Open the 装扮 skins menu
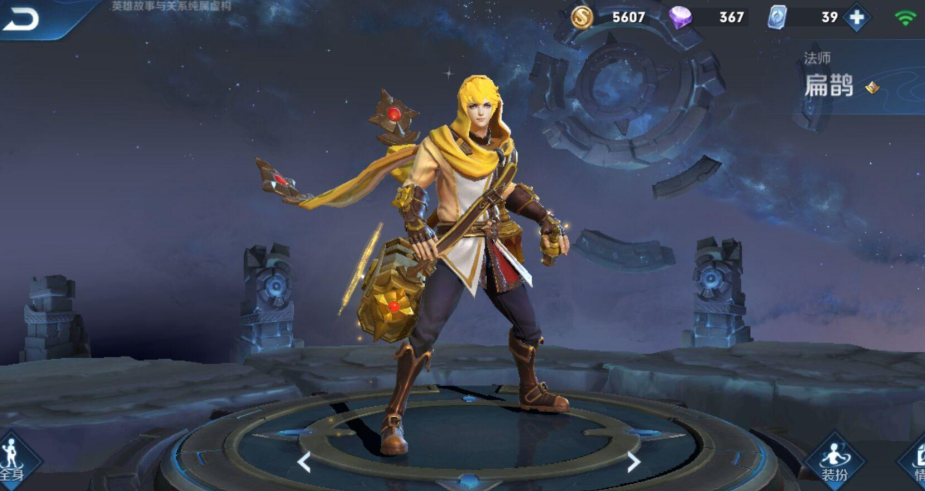925x491 pixels. 834,462
